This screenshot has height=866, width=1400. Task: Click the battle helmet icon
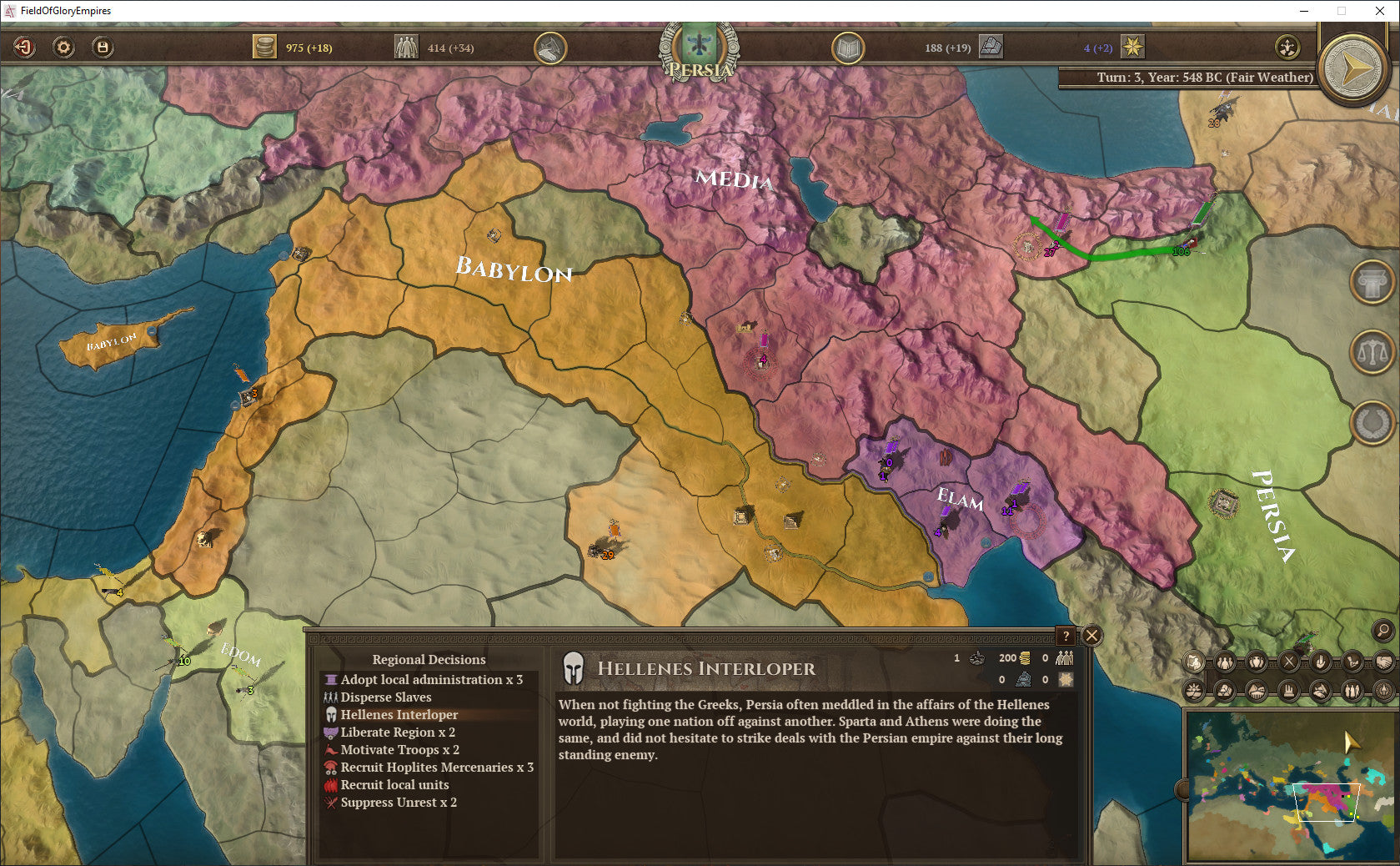coord(549,48)
